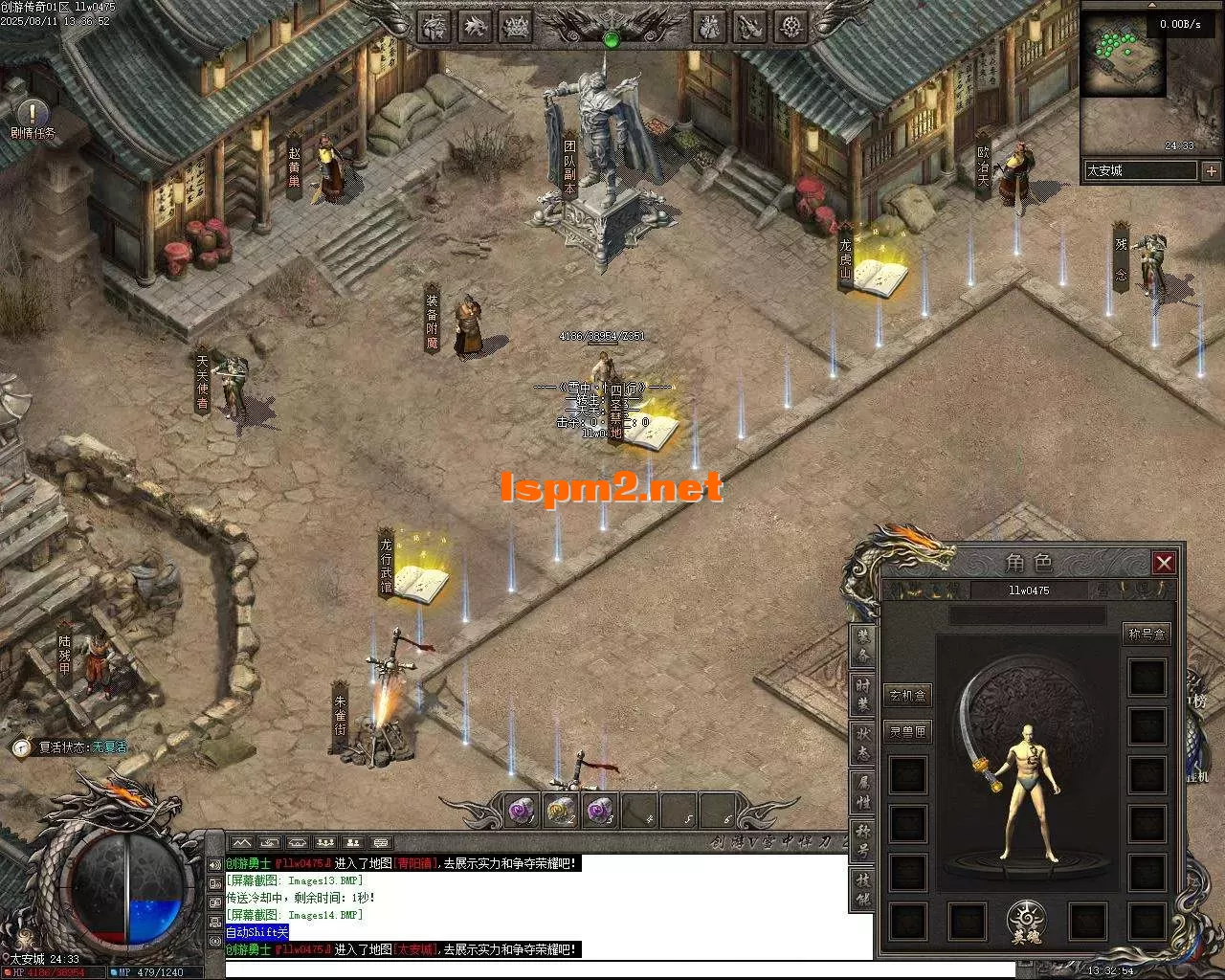Open the 玄机盒 button

(x=907, y=696)
